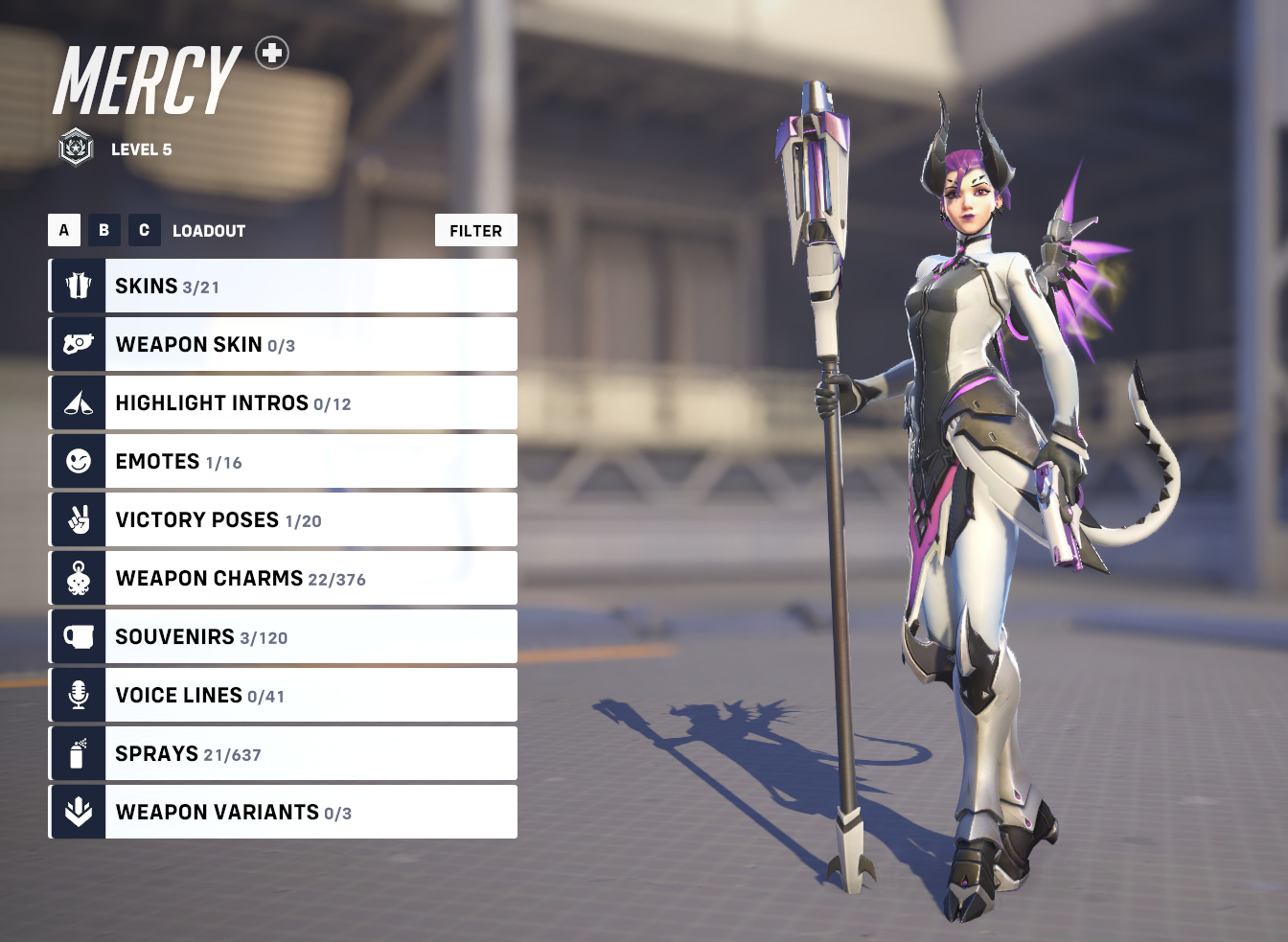Open the Sprays collection
Screen dimensions: 1288x942
(x=283, y=753)
